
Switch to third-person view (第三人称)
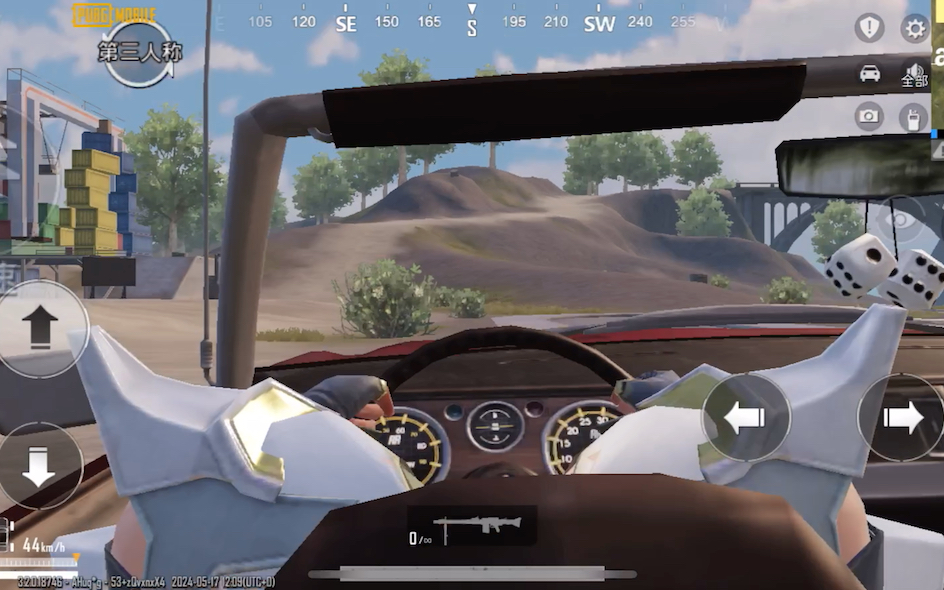click(x=140, y=52)
